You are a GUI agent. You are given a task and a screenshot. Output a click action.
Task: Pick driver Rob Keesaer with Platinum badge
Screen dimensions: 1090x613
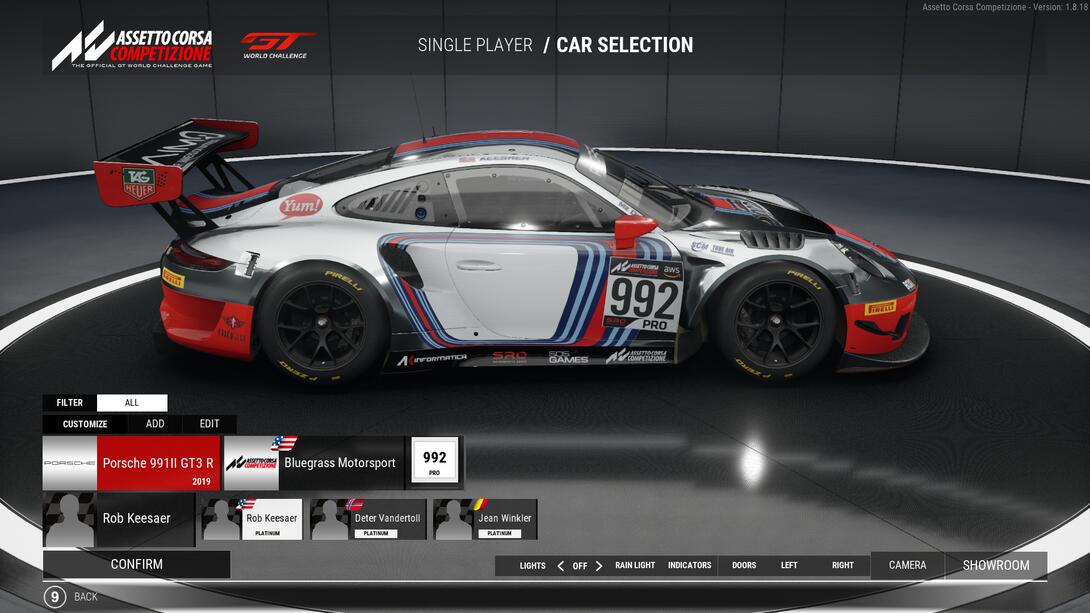coord(252,520)
